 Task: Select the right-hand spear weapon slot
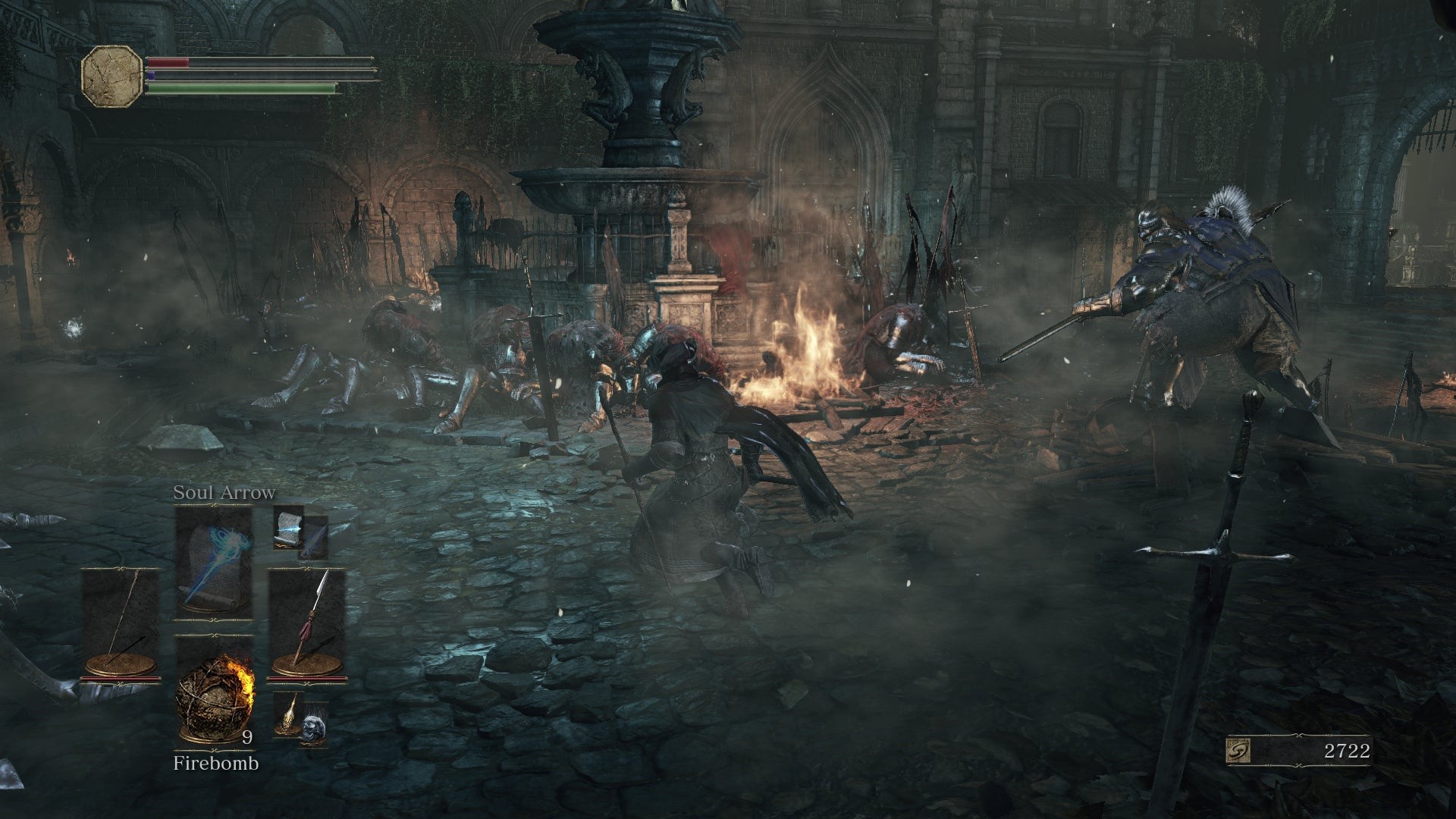click(307, 623)
